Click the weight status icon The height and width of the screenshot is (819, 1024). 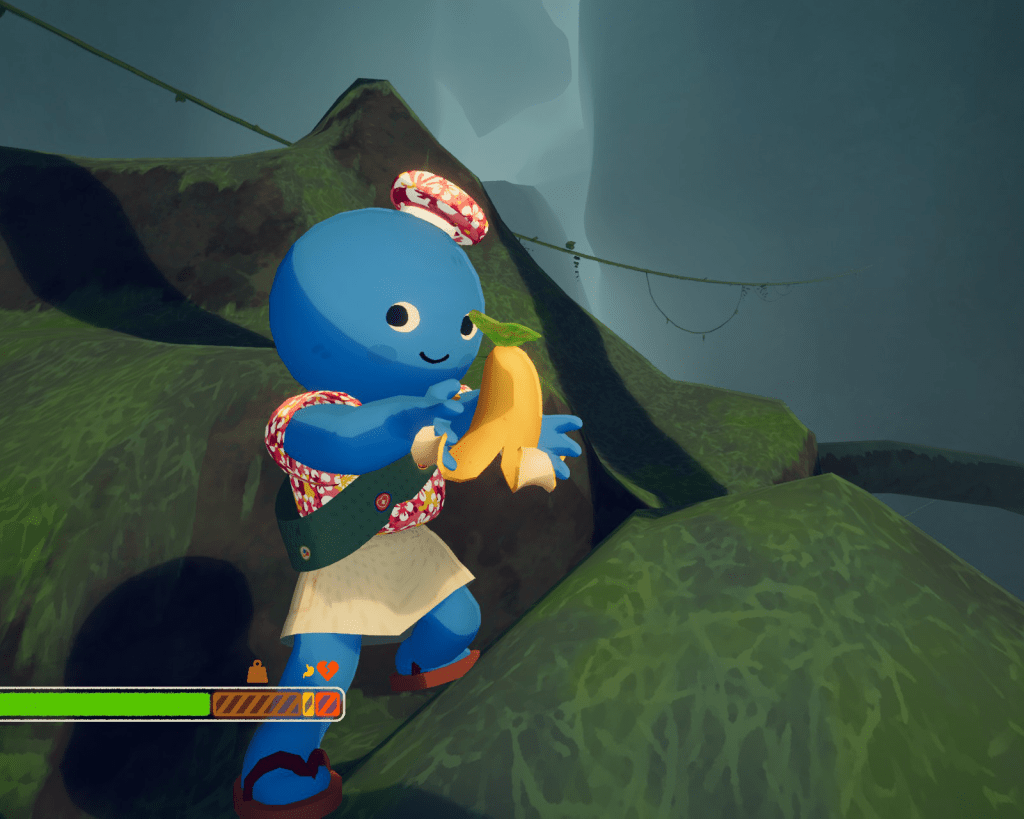pyautogui.click(x=257, y=672)
